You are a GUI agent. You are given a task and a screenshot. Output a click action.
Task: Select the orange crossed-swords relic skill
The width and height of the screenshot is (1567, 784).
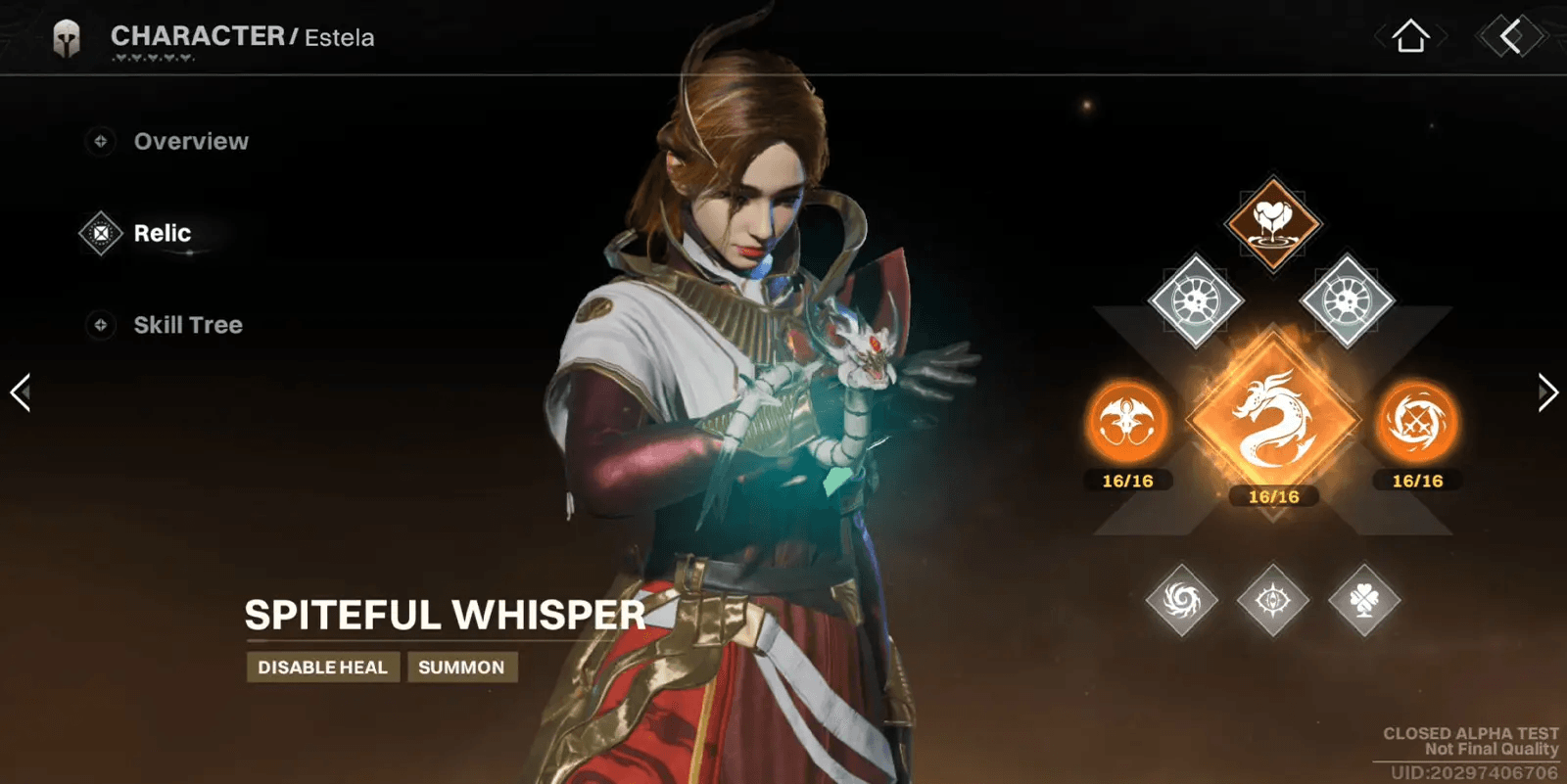[x=1416, y=423]
